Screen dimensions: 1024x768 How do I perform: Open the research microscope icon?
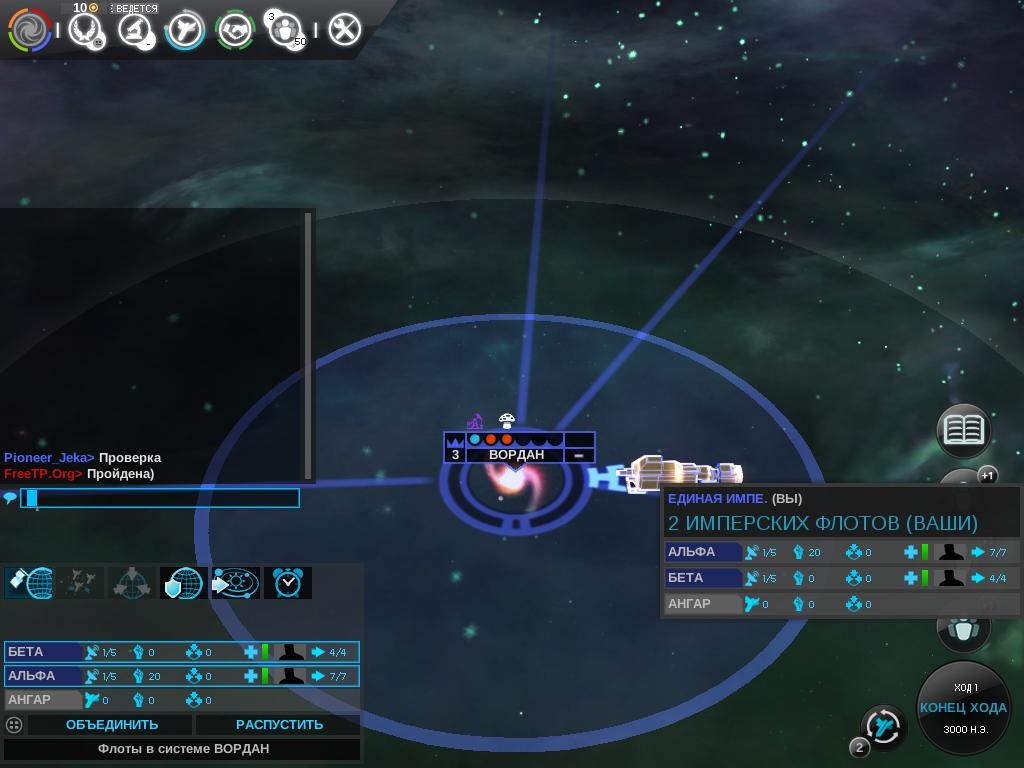135,30
